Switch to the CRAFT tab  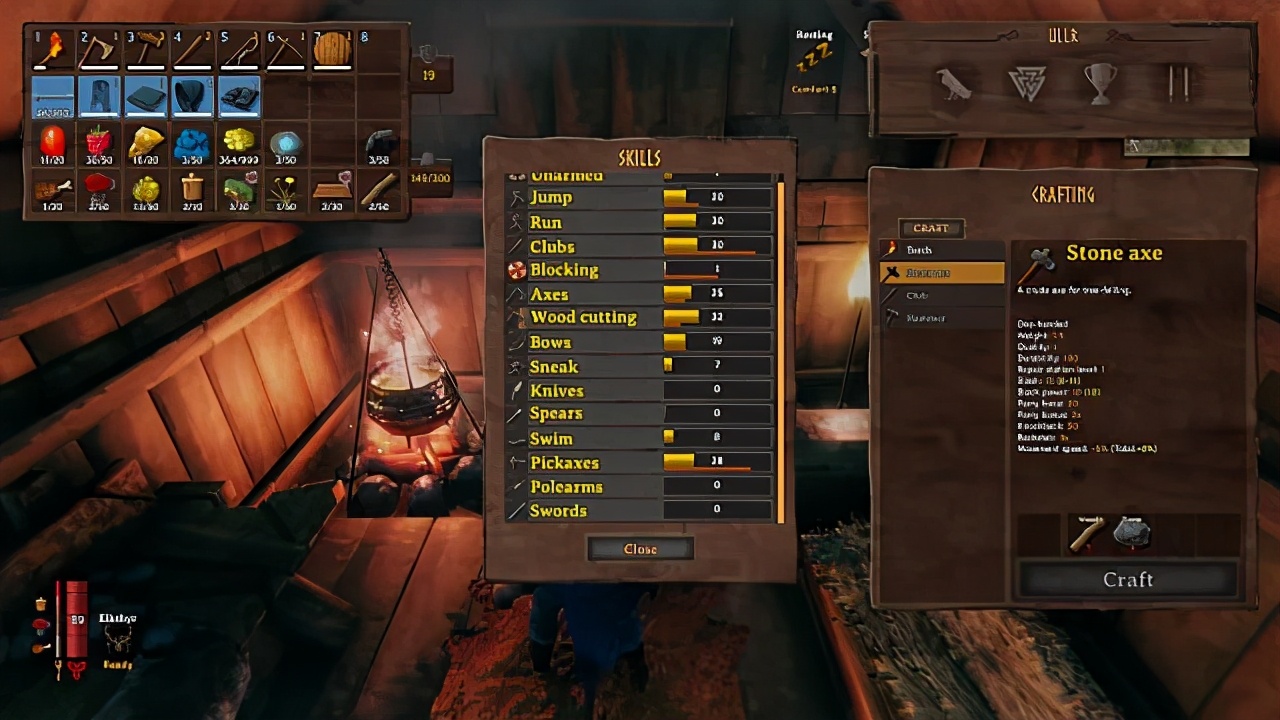pos(931,228)
